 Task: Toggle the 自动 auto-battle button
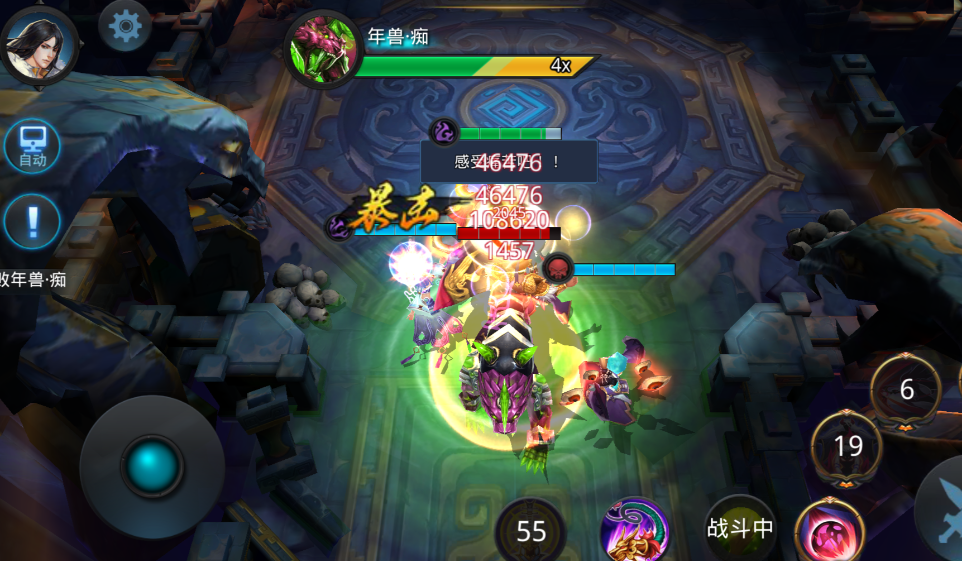pos(32,146)
